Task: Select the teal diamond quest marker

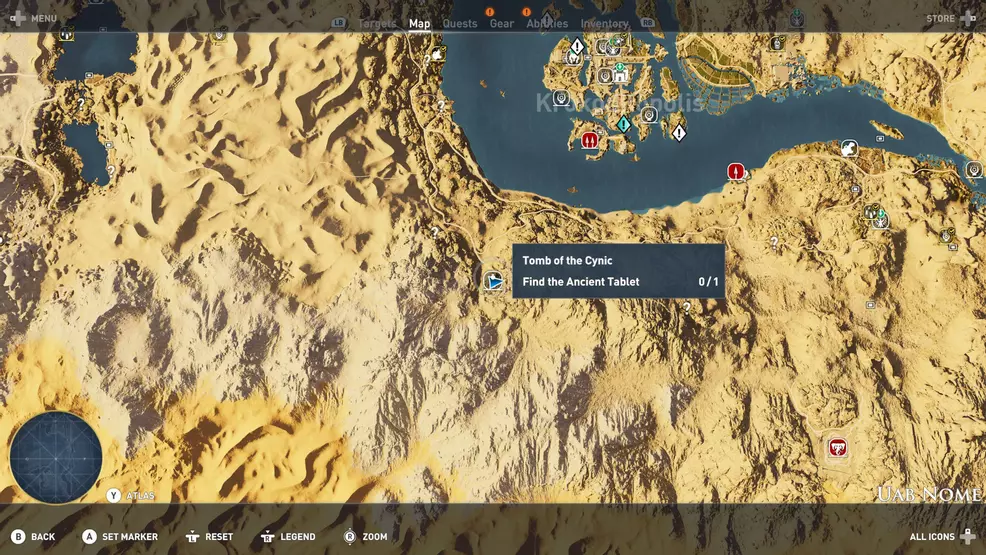Action: click(x=623, y=124)
